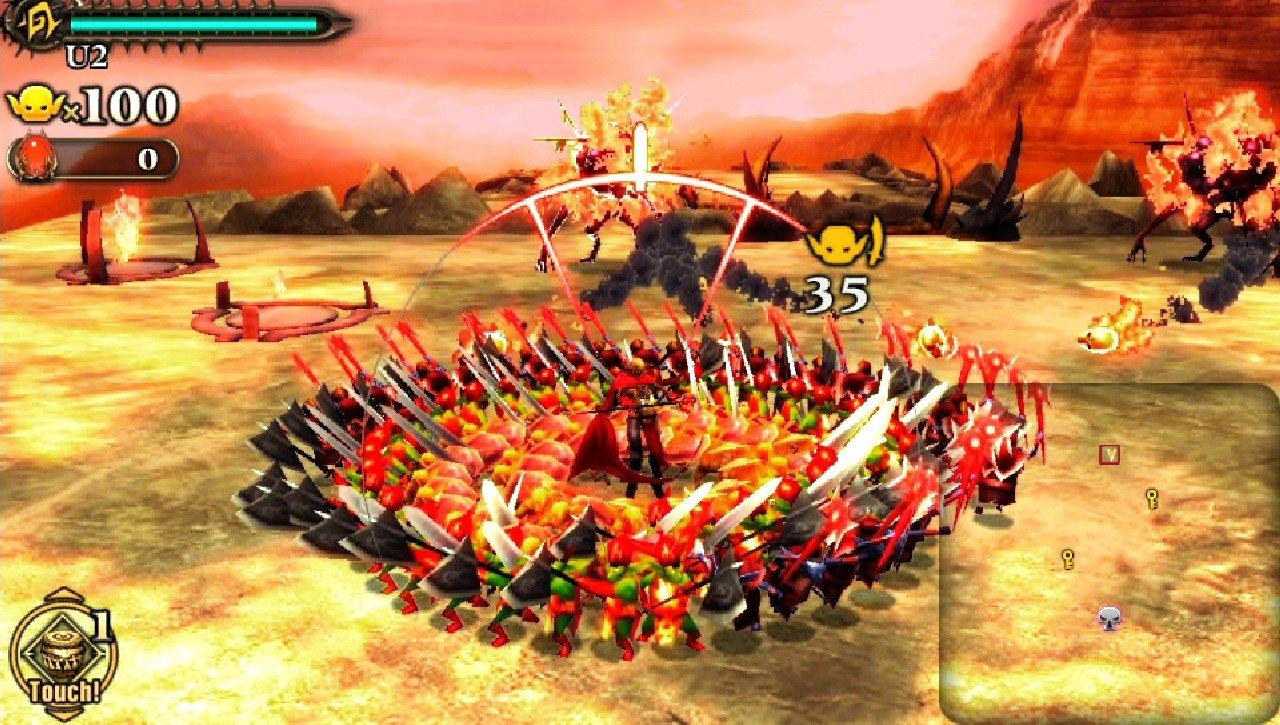Image resolution: width=1280 pixels, height=725 pixels.
Task: Click the goblin icon above the number 35
Action: 840,245
